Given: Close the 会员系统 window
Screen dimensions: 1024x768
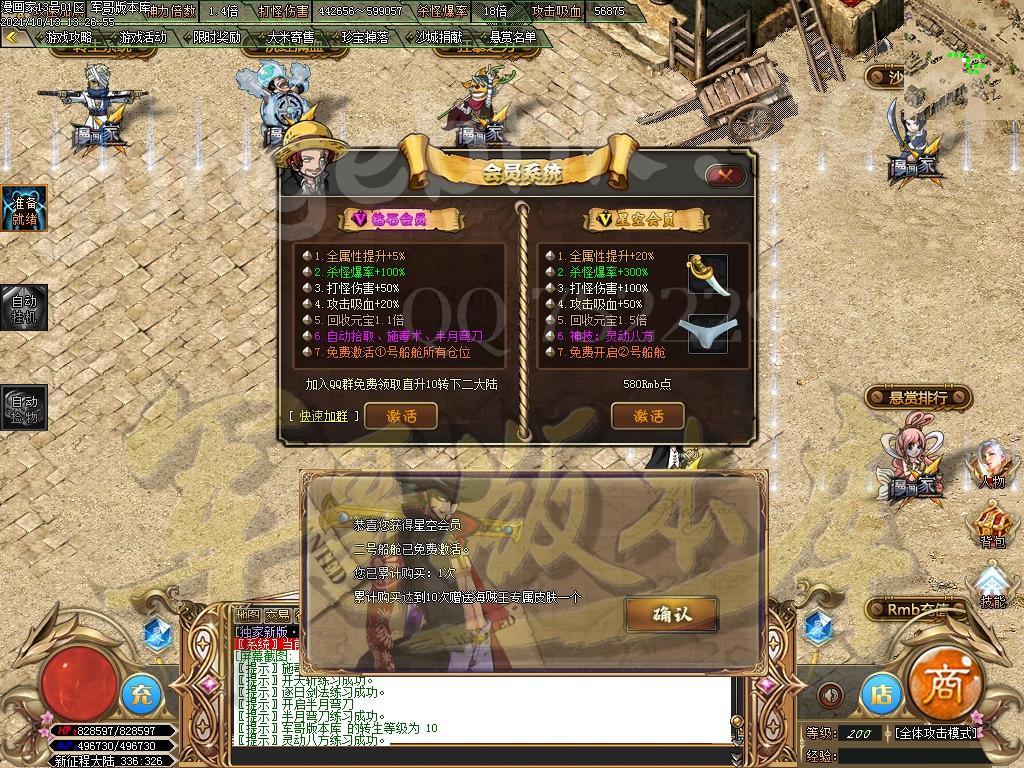Looking at the screenshot, I should click(725, 175).
